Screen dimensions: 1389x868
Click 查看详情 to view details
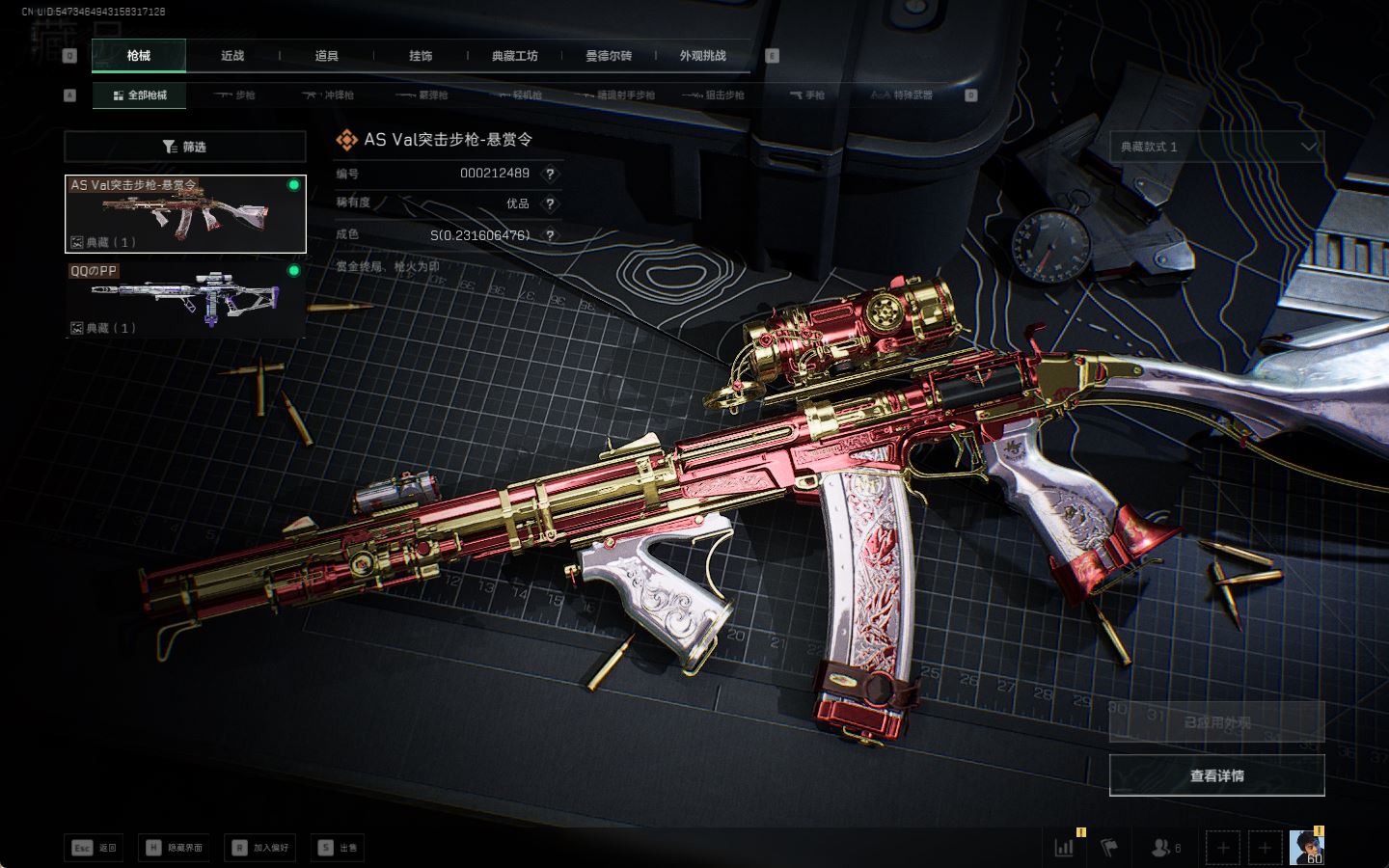pos(1216,775)
